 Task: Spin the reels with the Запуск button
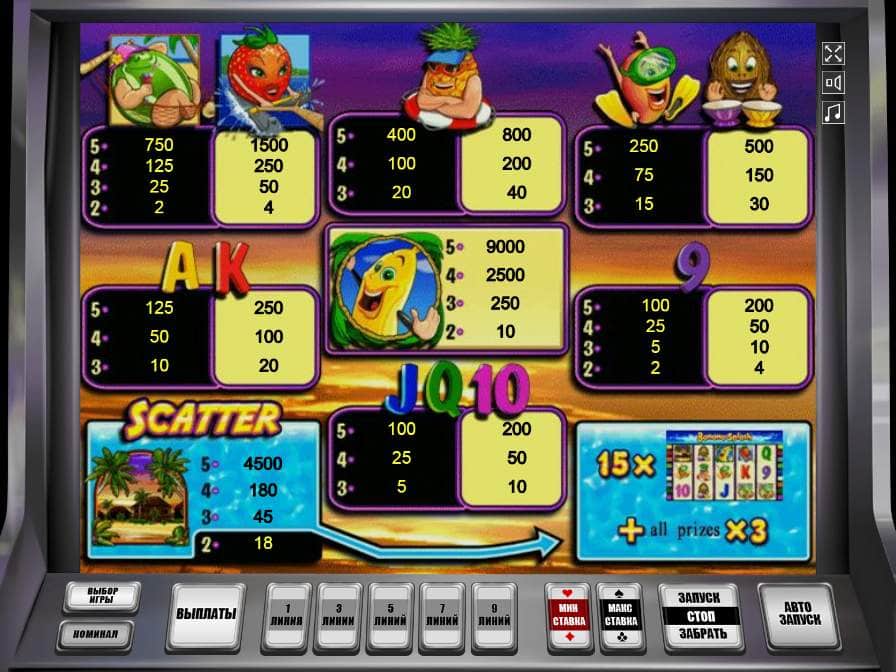pyautogui.click(x=699, y=597)
